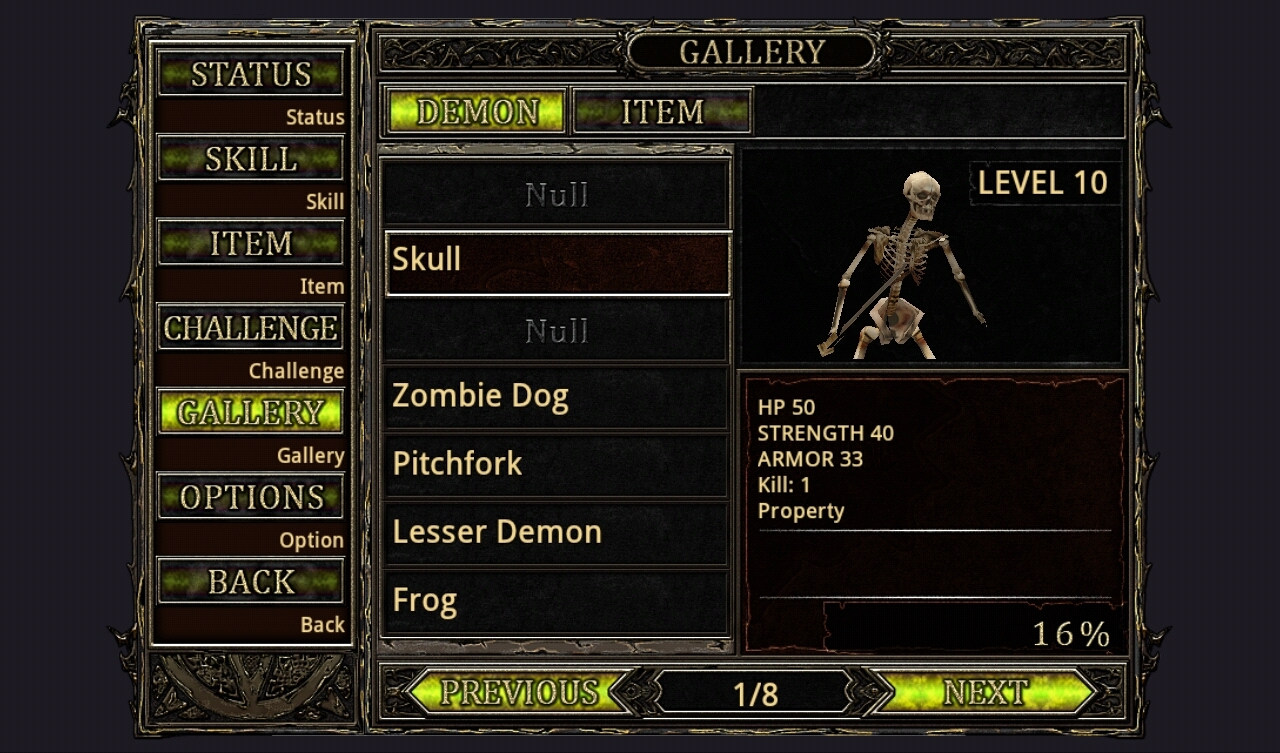Show the Lesser Demon entry
Screen dimensions: 1280x753
(x=557, y=533)
